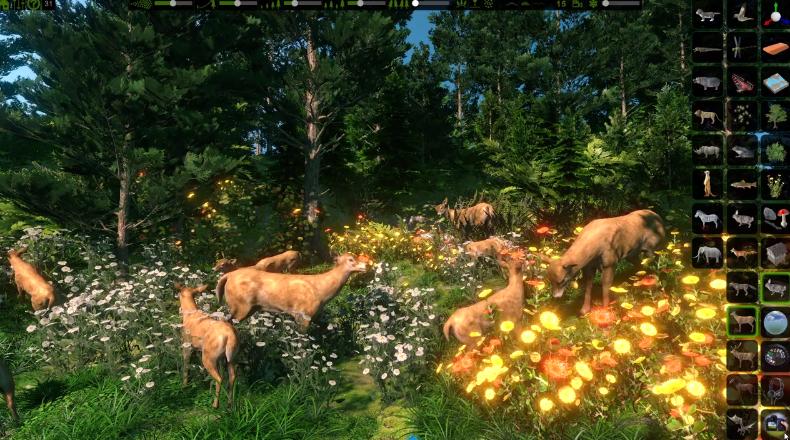Select the lion animal icon
This screenshot has width=790, height=440.
(x=708, y=116)
